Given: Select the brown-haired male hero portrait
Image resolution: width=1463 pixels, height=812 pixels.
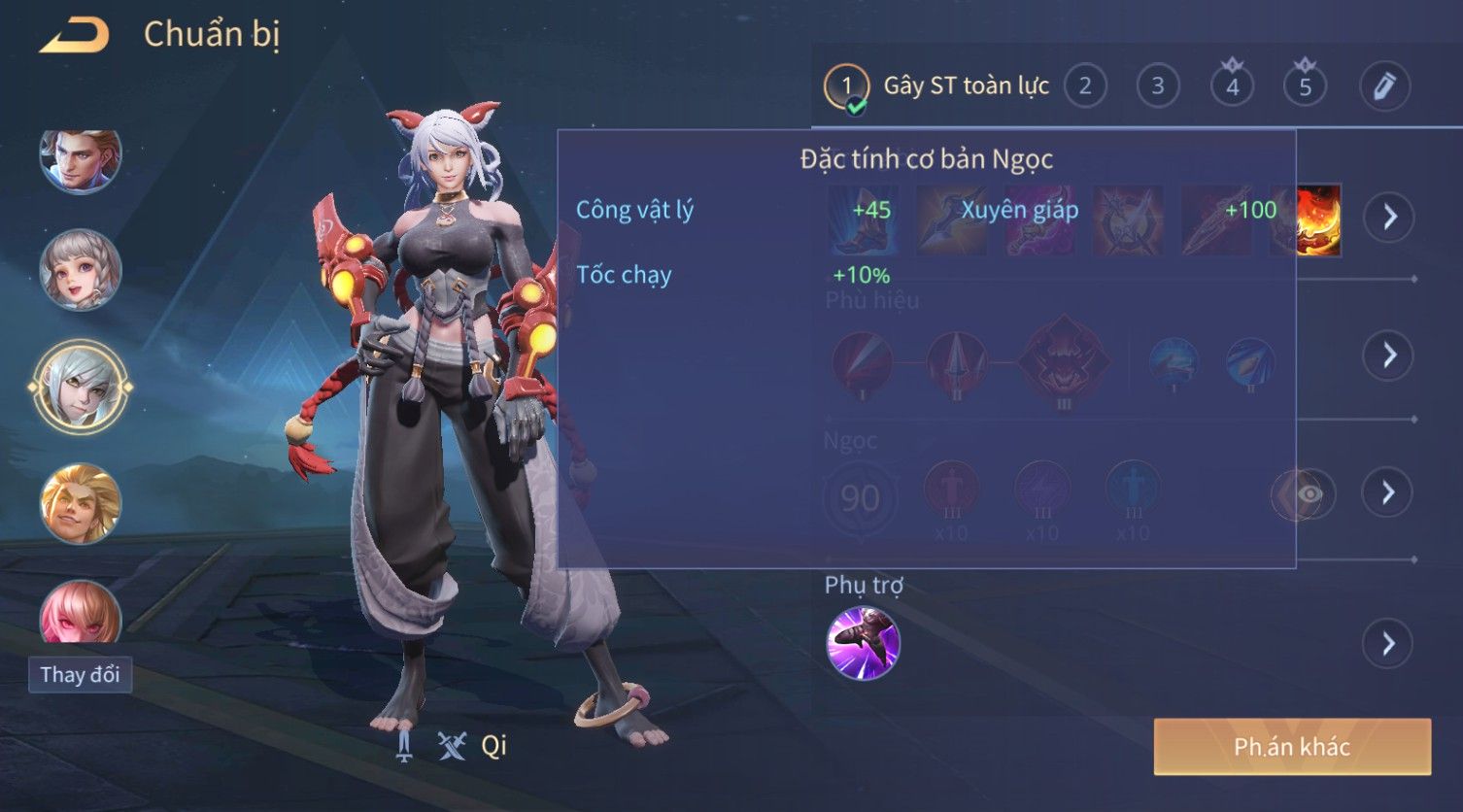Looking at the screenshot, I should [x=81, y=158].
